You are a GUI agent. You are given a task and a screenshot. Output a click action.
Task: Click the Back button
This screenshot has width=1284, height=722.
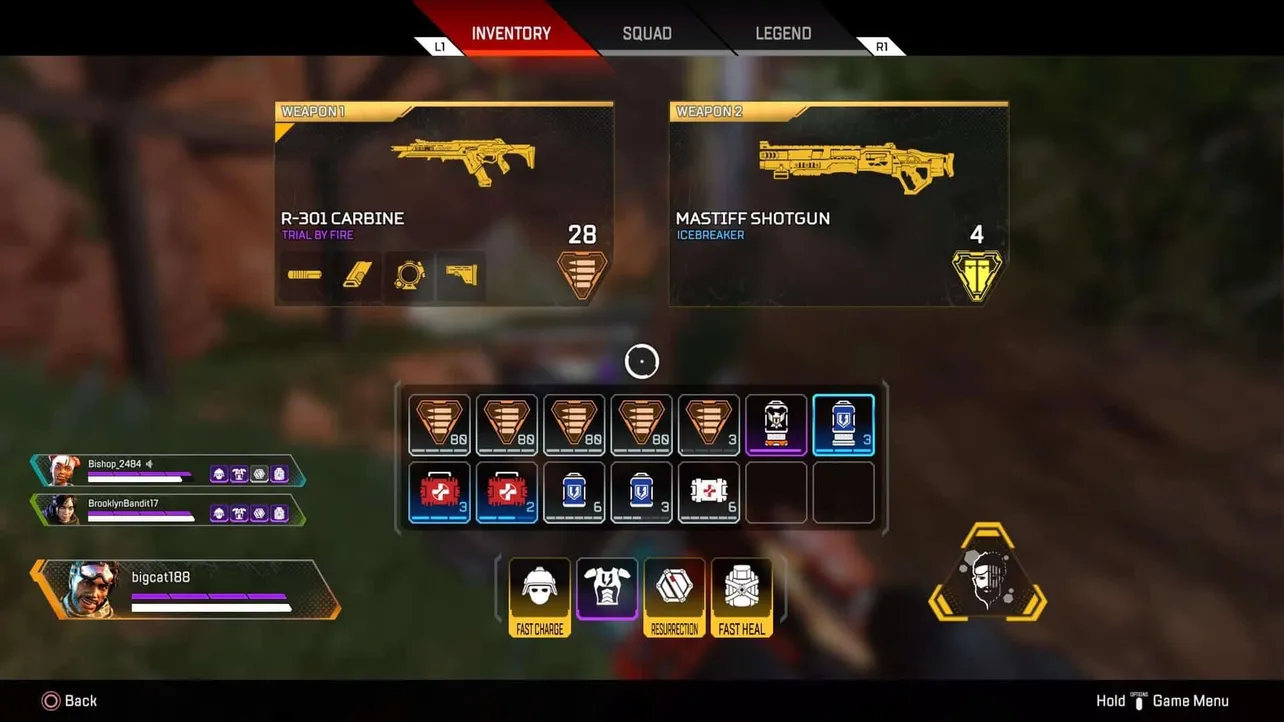point(69,700)
